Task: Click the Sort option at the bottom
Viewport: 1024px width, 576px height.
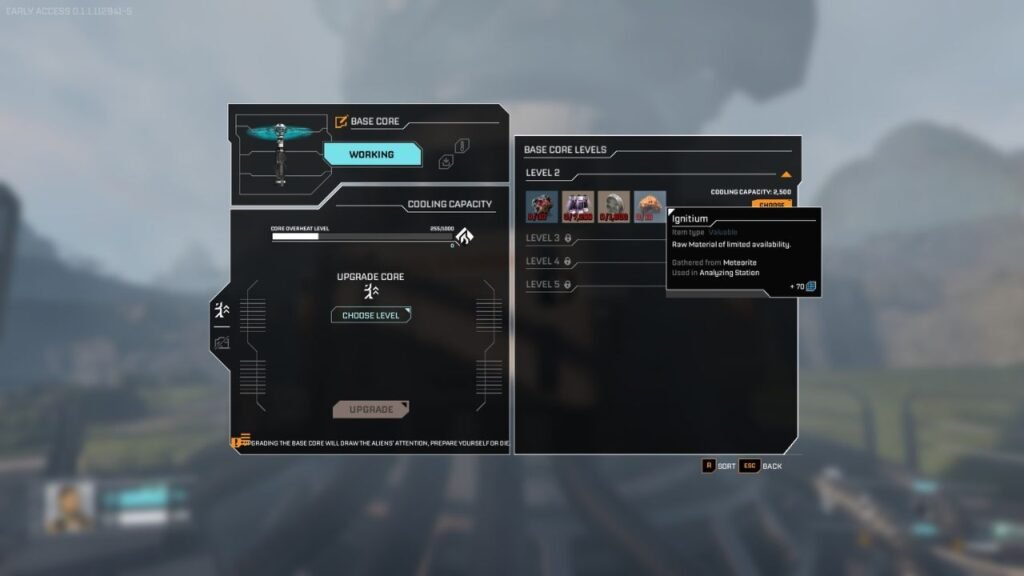Action: click(x=718, y=466)
